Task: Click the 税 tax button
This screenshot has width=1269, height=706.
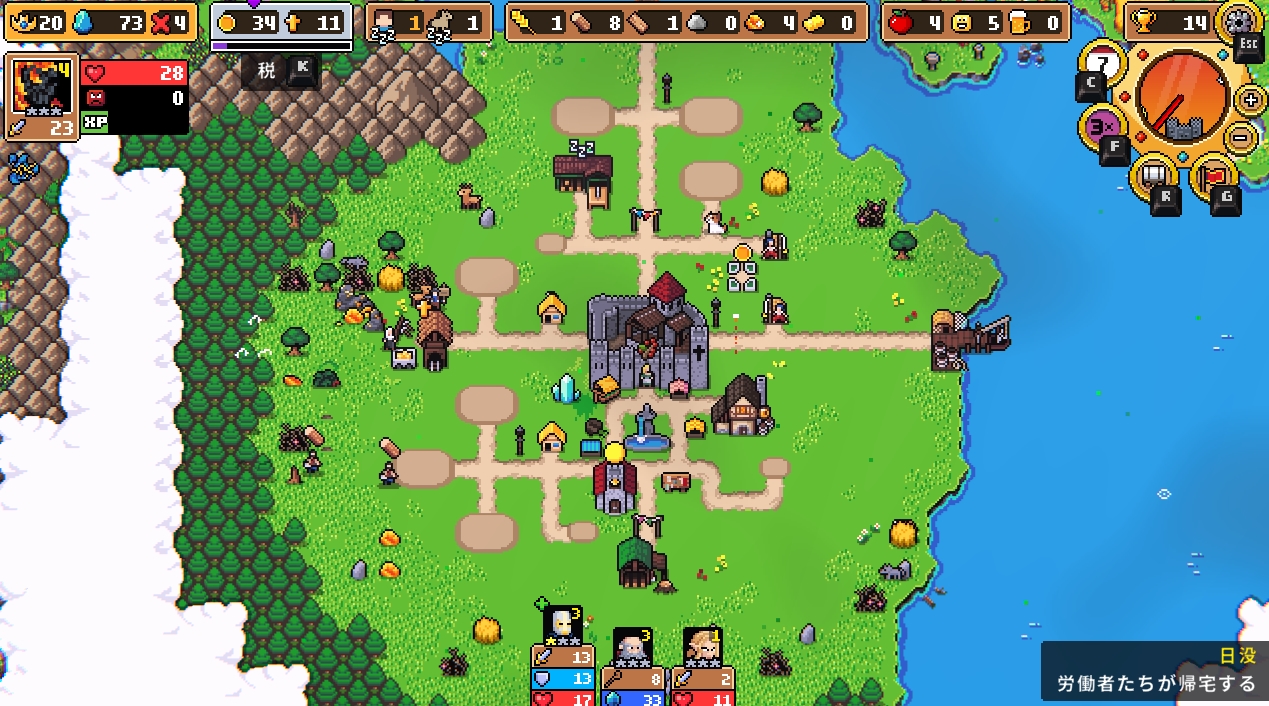Action: (x=267, y=70)
